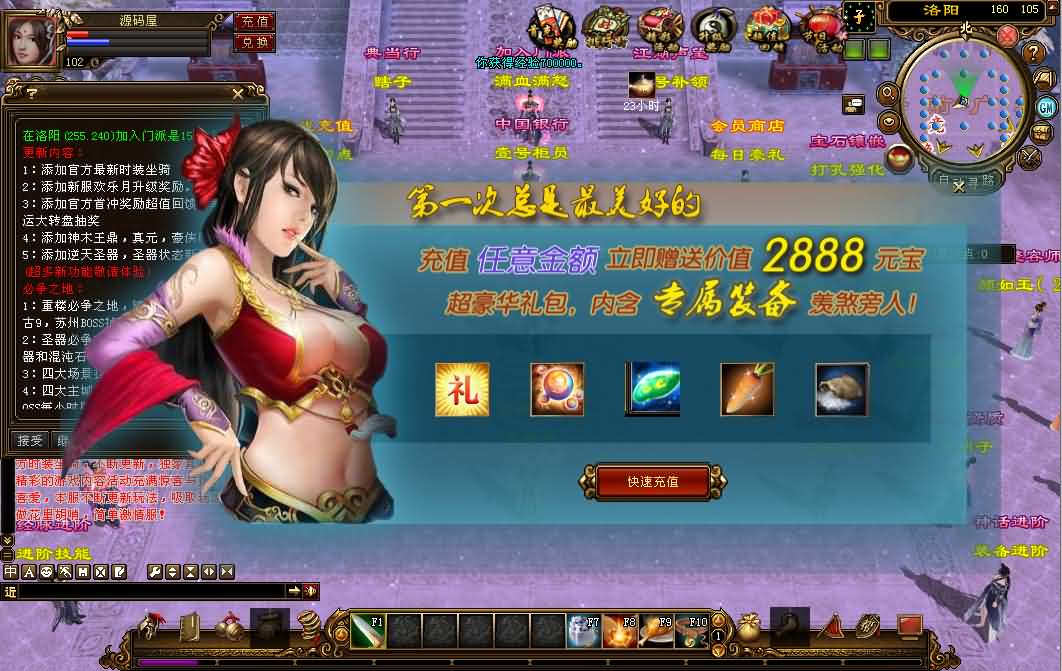The image size is (1062, 671).
Task: Click the 兑换 exchange button
Action: coord(254,42)
